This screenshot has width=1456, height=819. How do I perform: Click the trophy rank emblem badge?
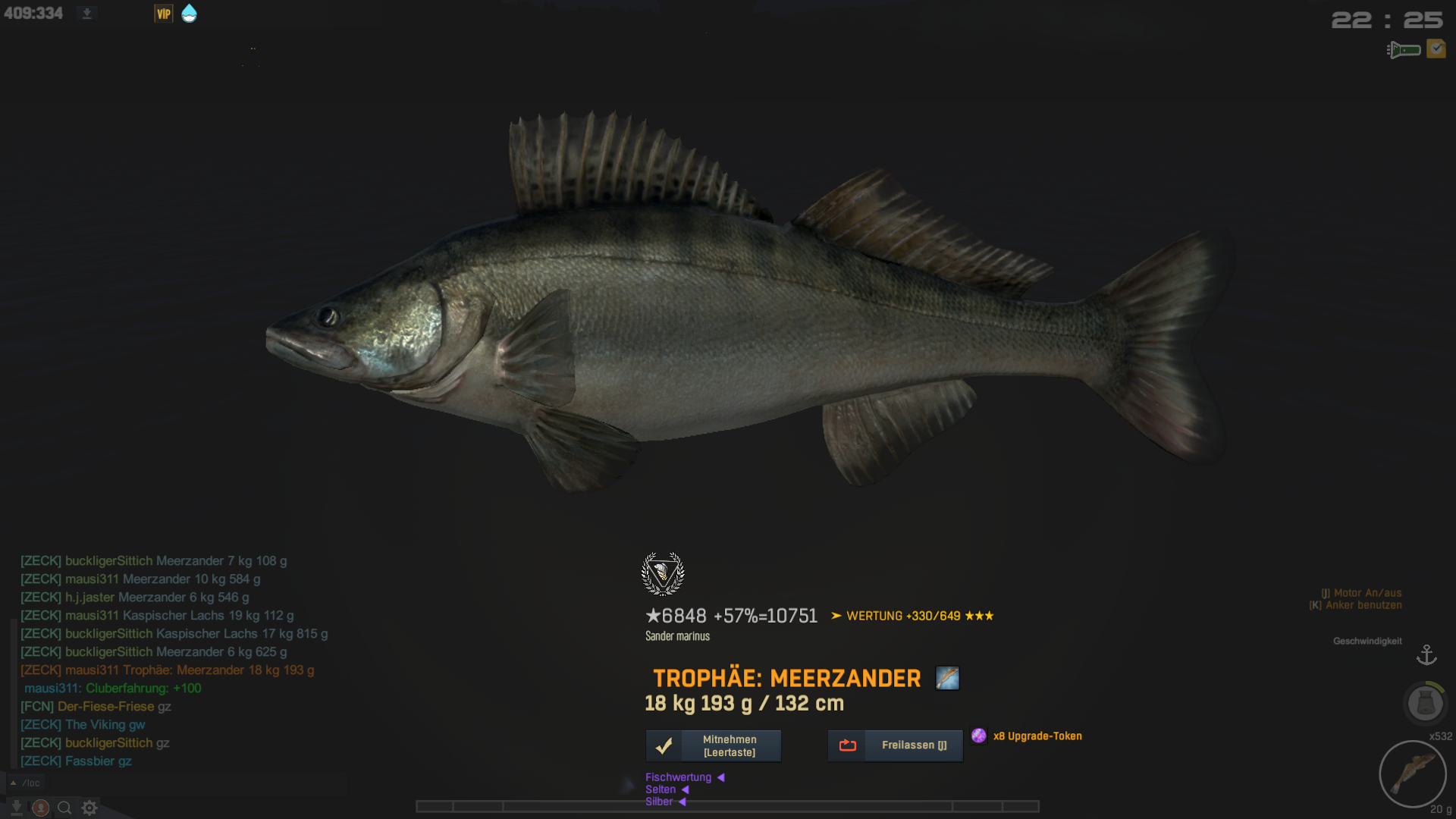663,574
